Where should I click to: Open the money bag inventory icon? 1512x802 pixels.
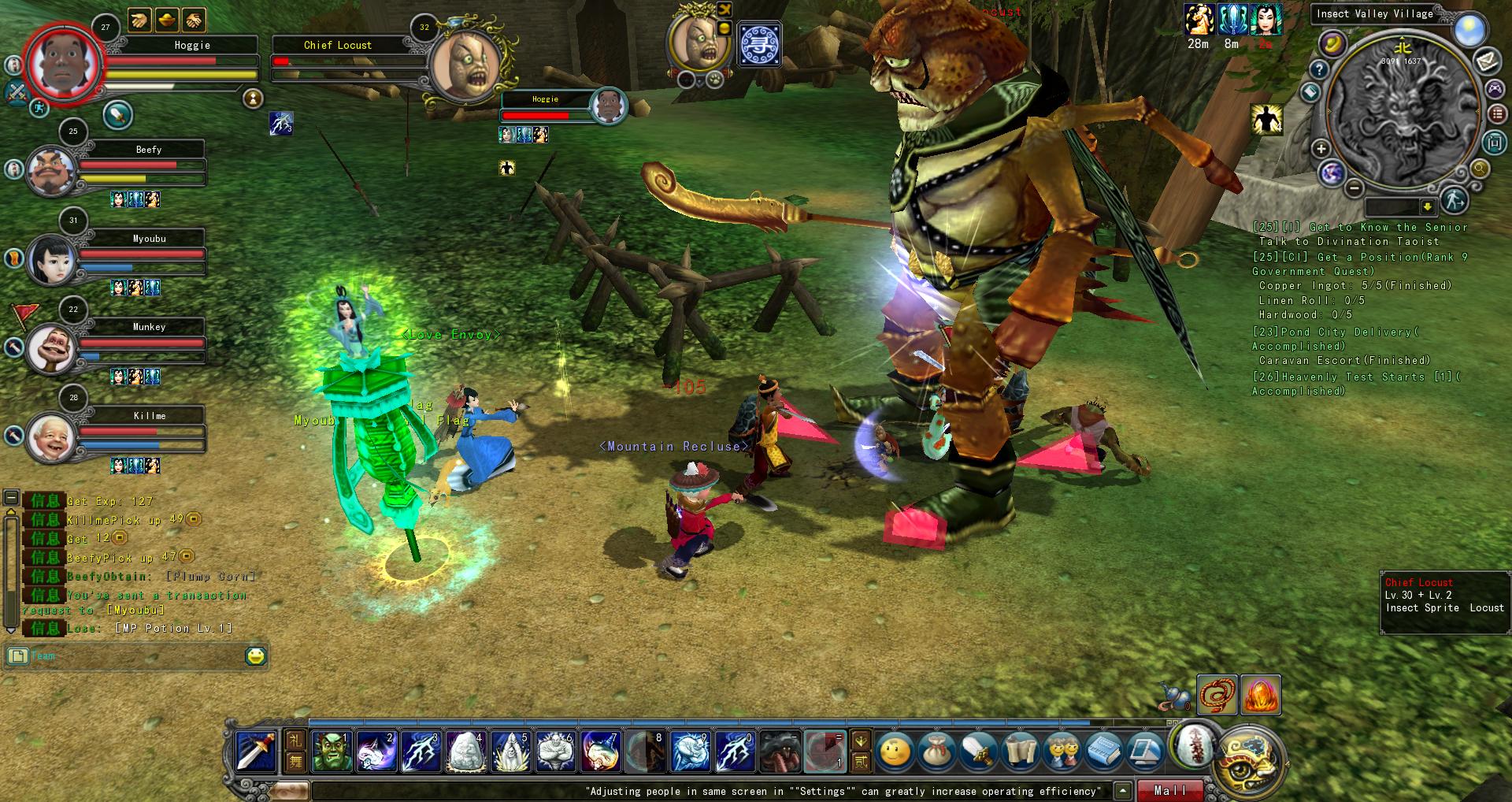coord(936,752)
